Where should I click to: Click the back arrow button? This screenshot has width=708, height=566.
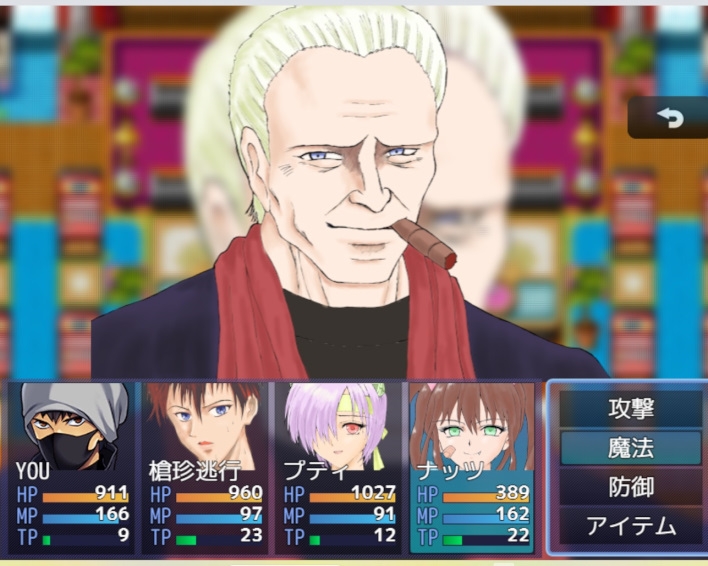669,118
